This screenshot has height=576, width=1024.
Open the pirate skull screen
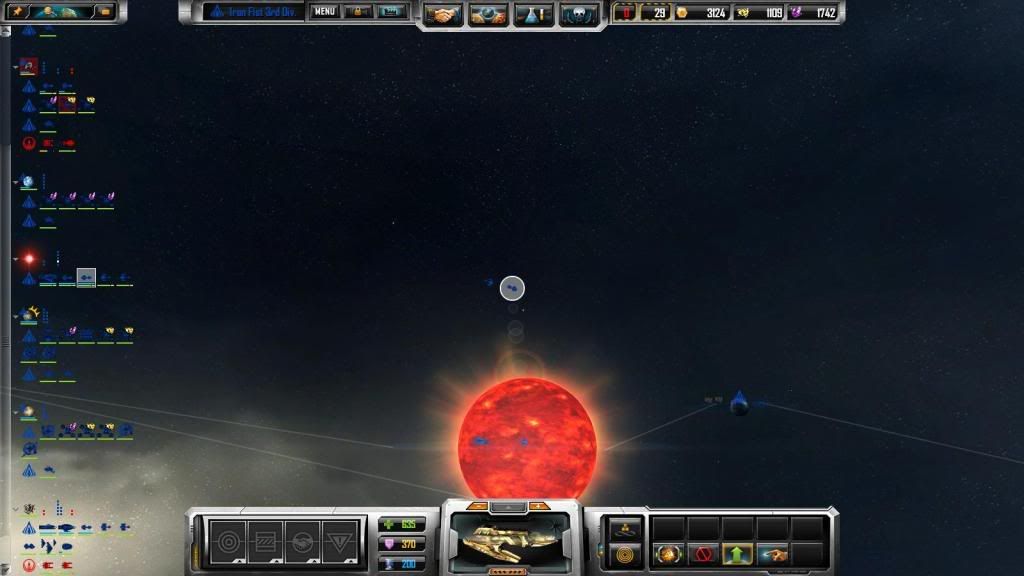(x=579, y=14)
